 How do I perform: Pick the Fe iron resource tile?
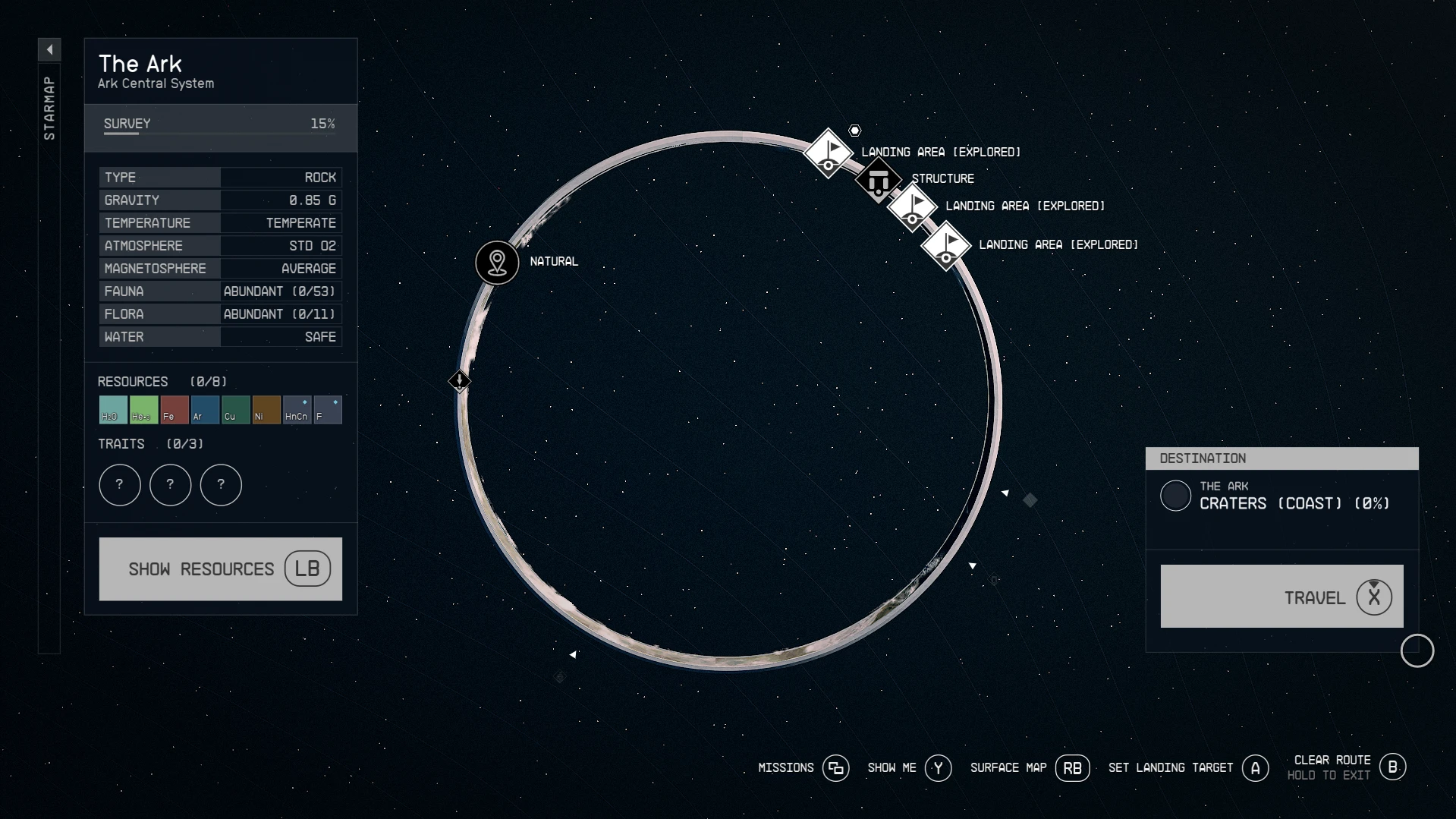click(175, 410)
